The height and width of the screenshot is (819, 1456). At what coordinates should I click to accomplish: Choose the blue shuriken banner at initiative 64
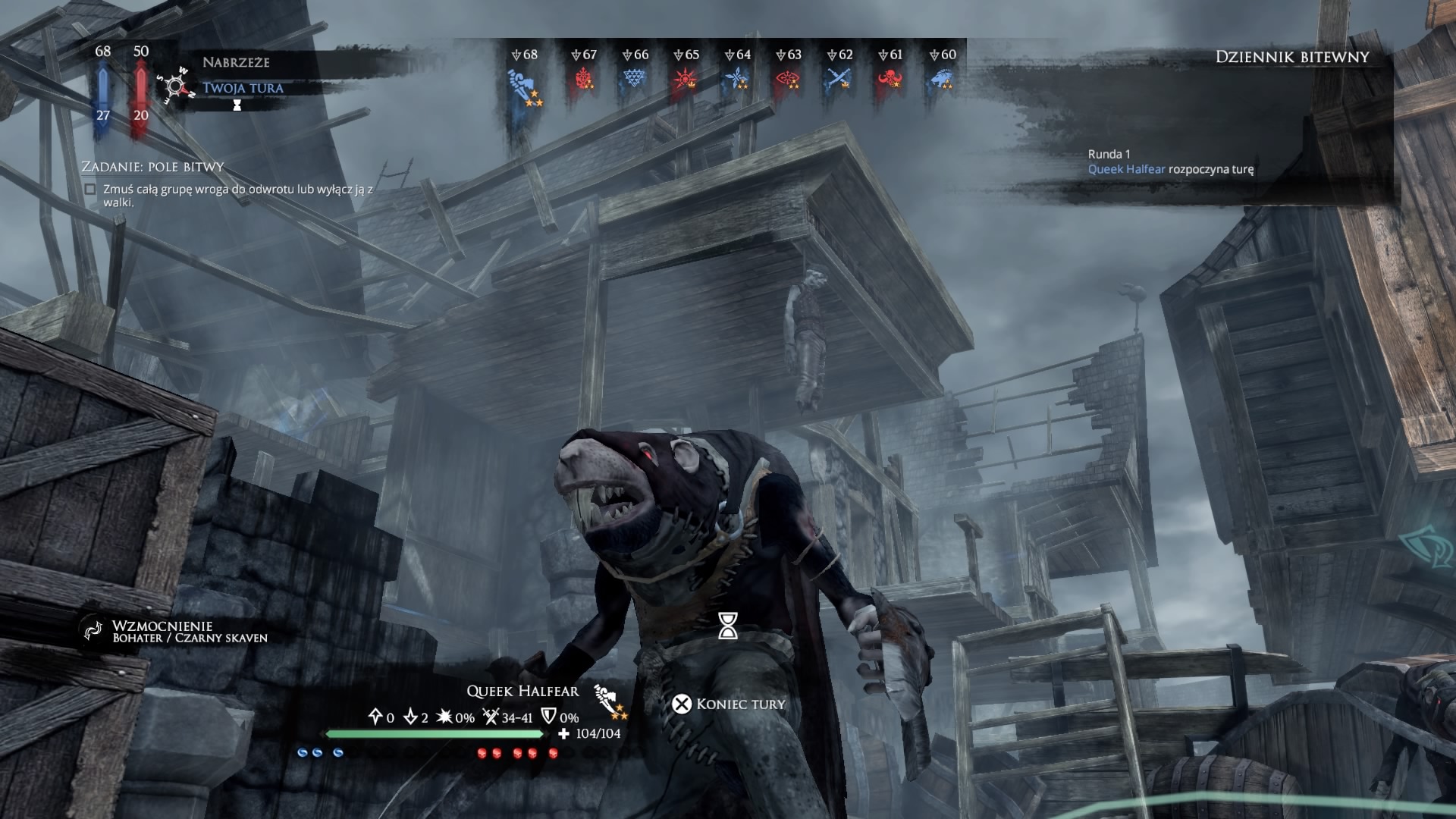[x=737, y=79]
